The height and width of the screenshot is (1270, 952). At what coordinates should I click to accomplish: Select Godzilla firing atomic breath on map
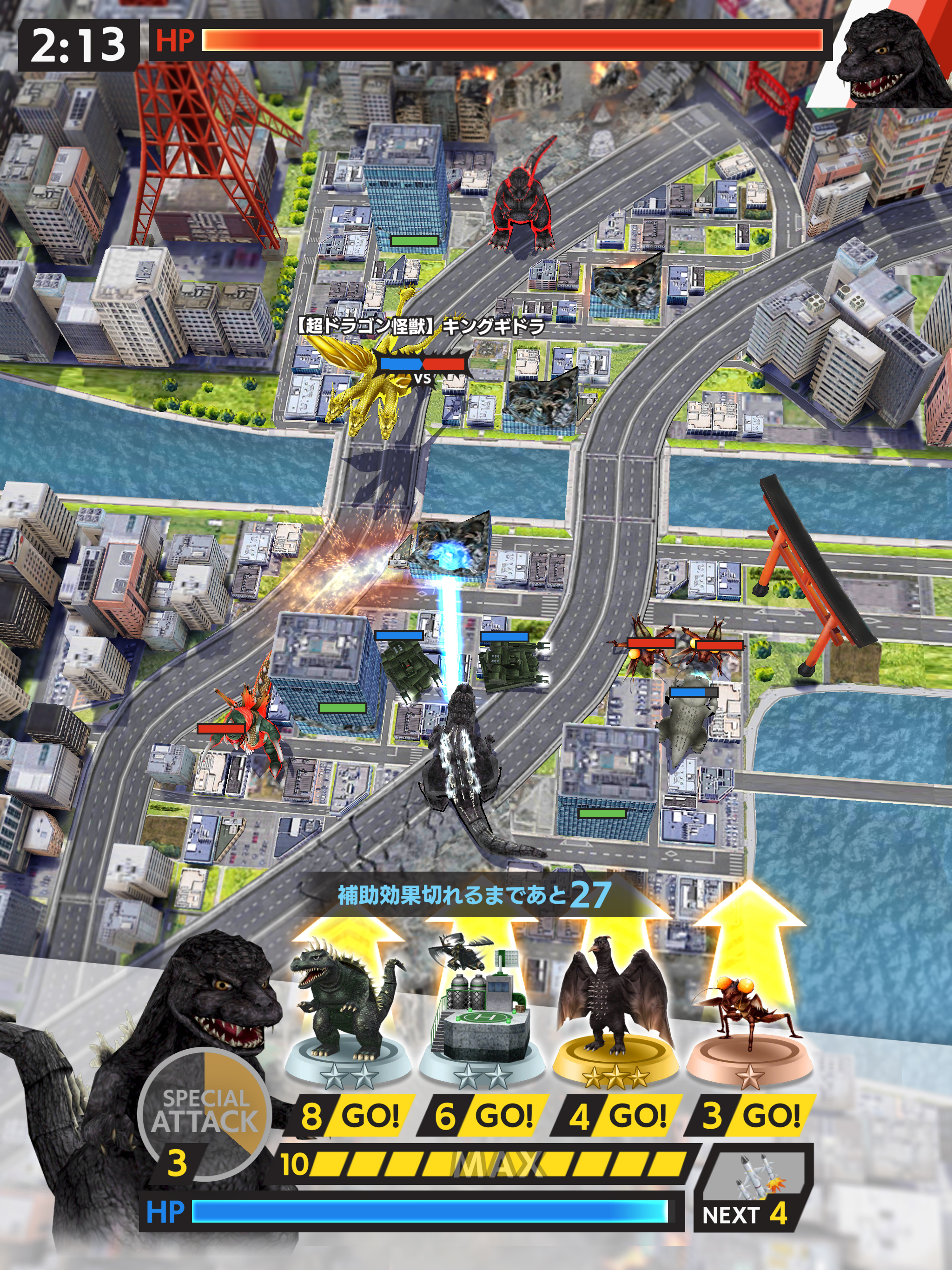coord(465,764)
